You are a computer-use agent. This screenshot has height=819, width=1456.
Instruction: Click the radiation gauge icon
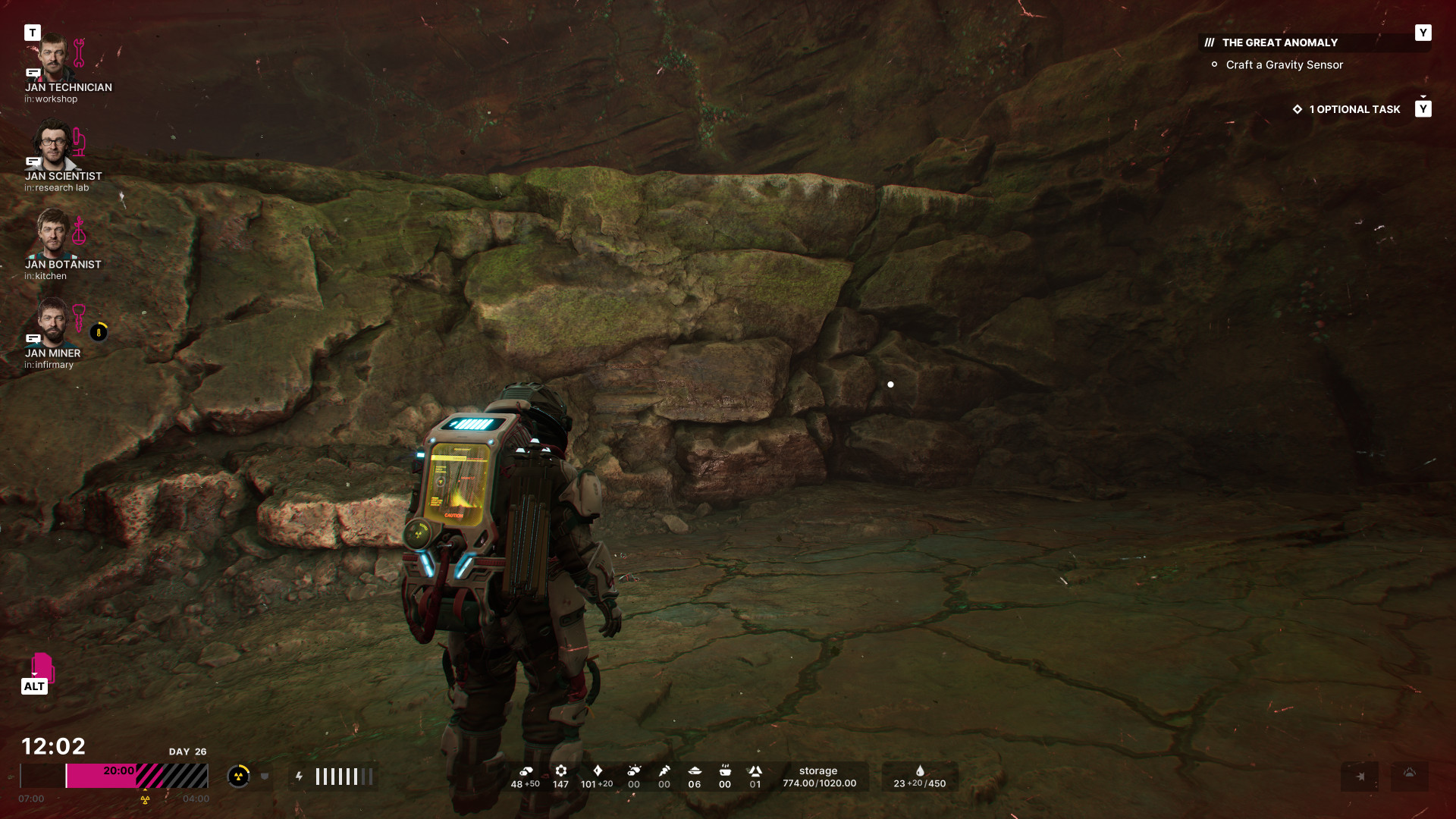click(x=238, y=776)
